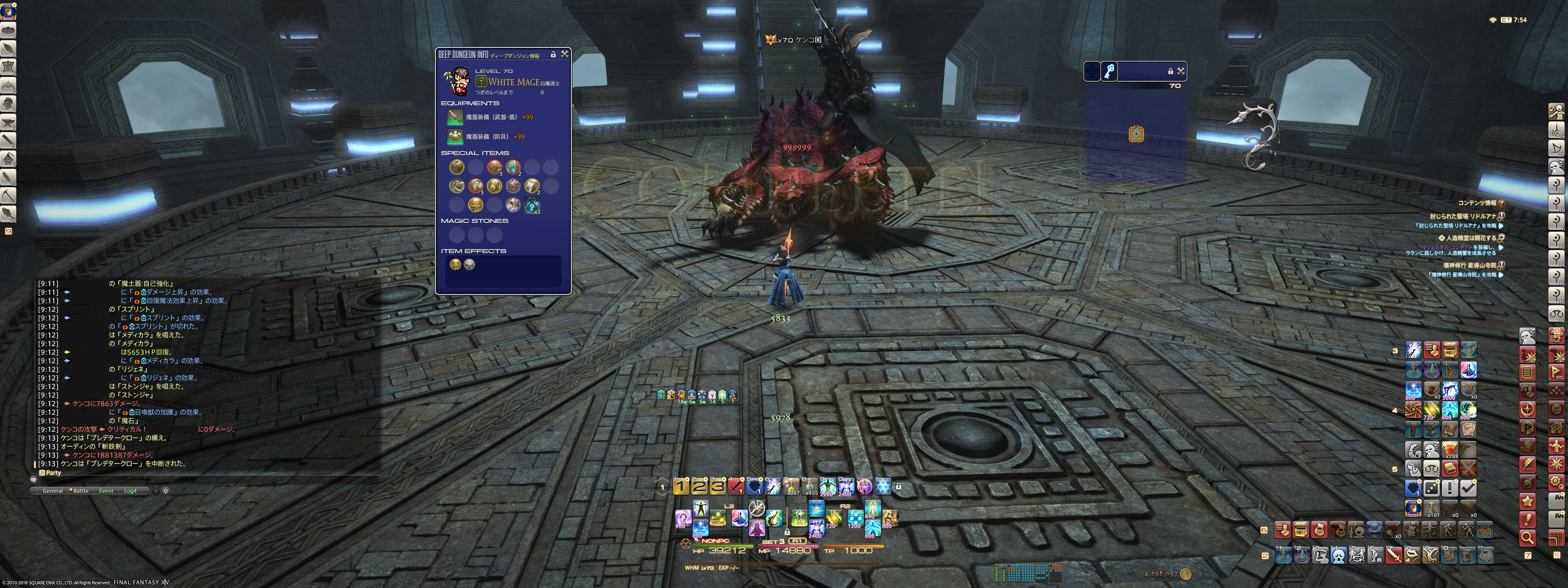
Task: Close the small key item window
Action: pyautogui.click(x=1181, y=71)
